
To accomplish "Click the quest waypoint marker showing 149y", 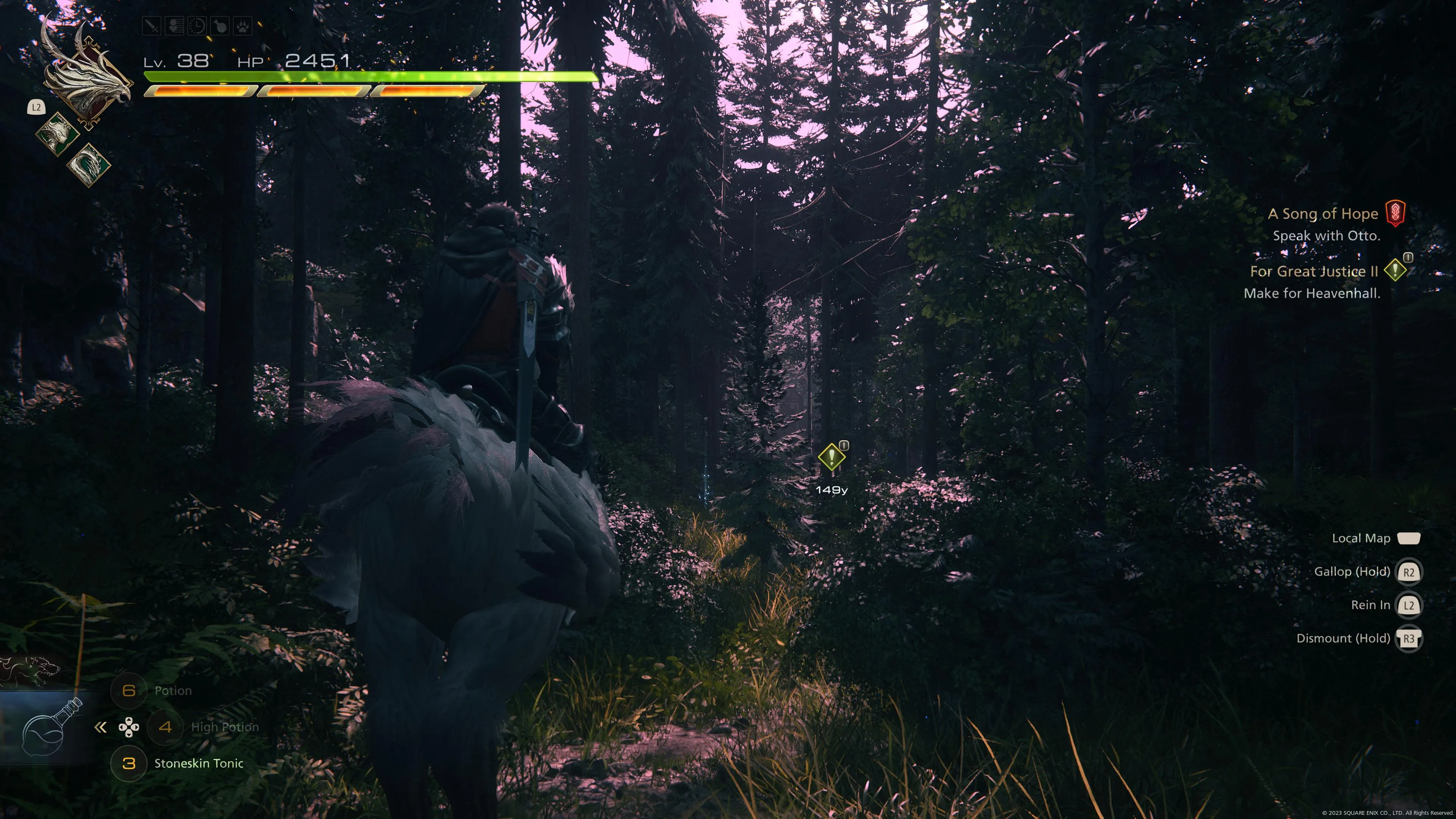I will coord(832,457).
